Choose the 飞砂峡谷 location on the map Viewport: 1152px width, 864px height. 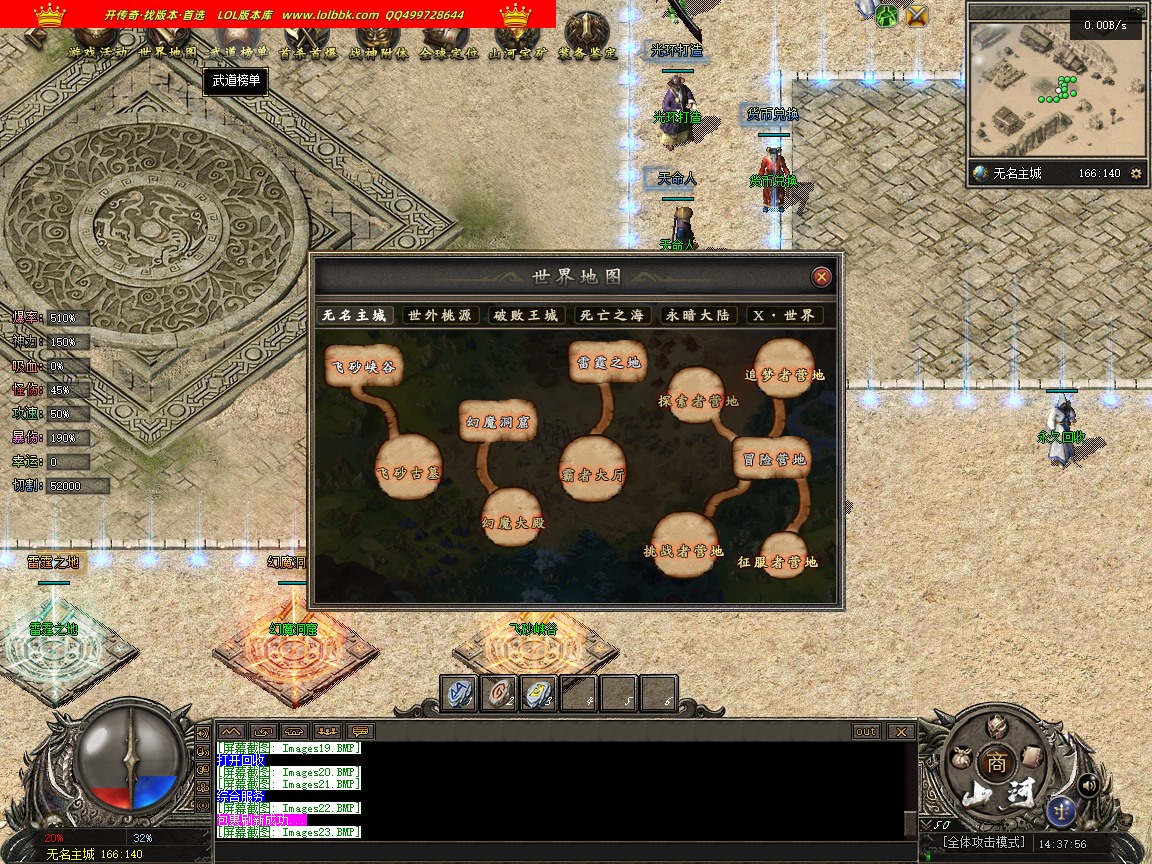(x=363, y=367)
